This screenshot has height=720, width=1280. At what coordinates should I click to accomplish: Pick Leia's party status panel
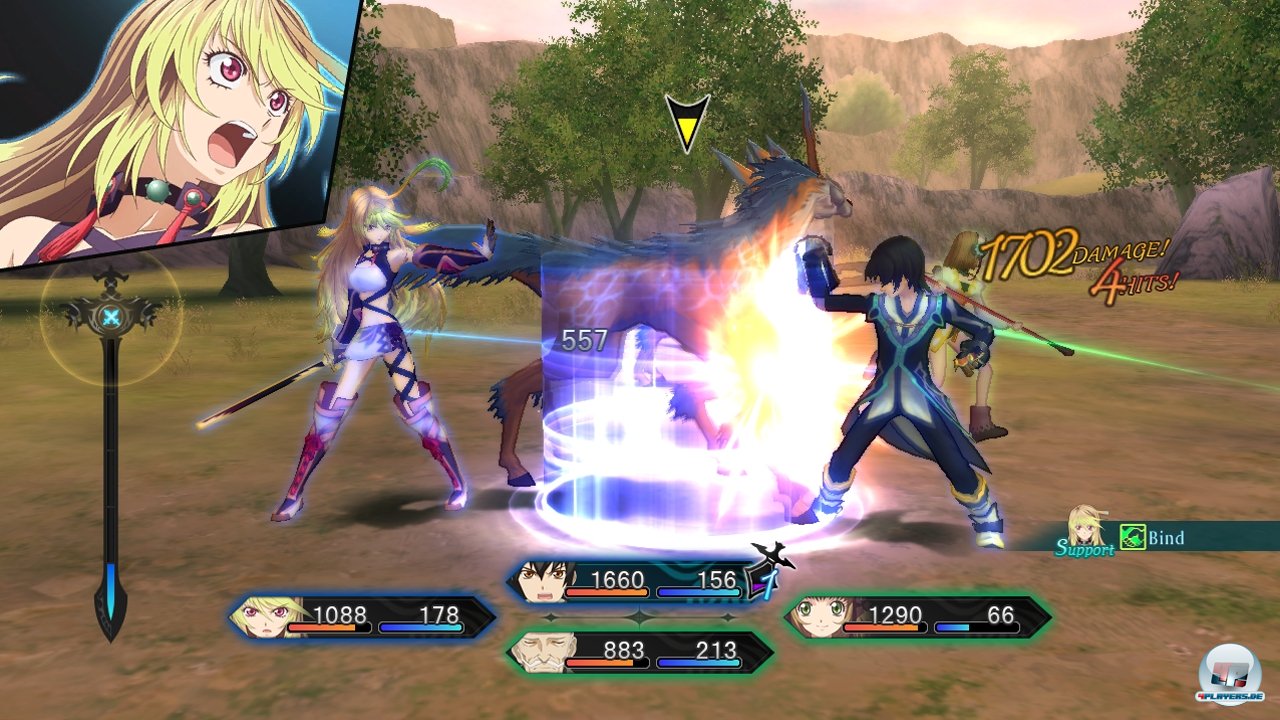point(916,616)
